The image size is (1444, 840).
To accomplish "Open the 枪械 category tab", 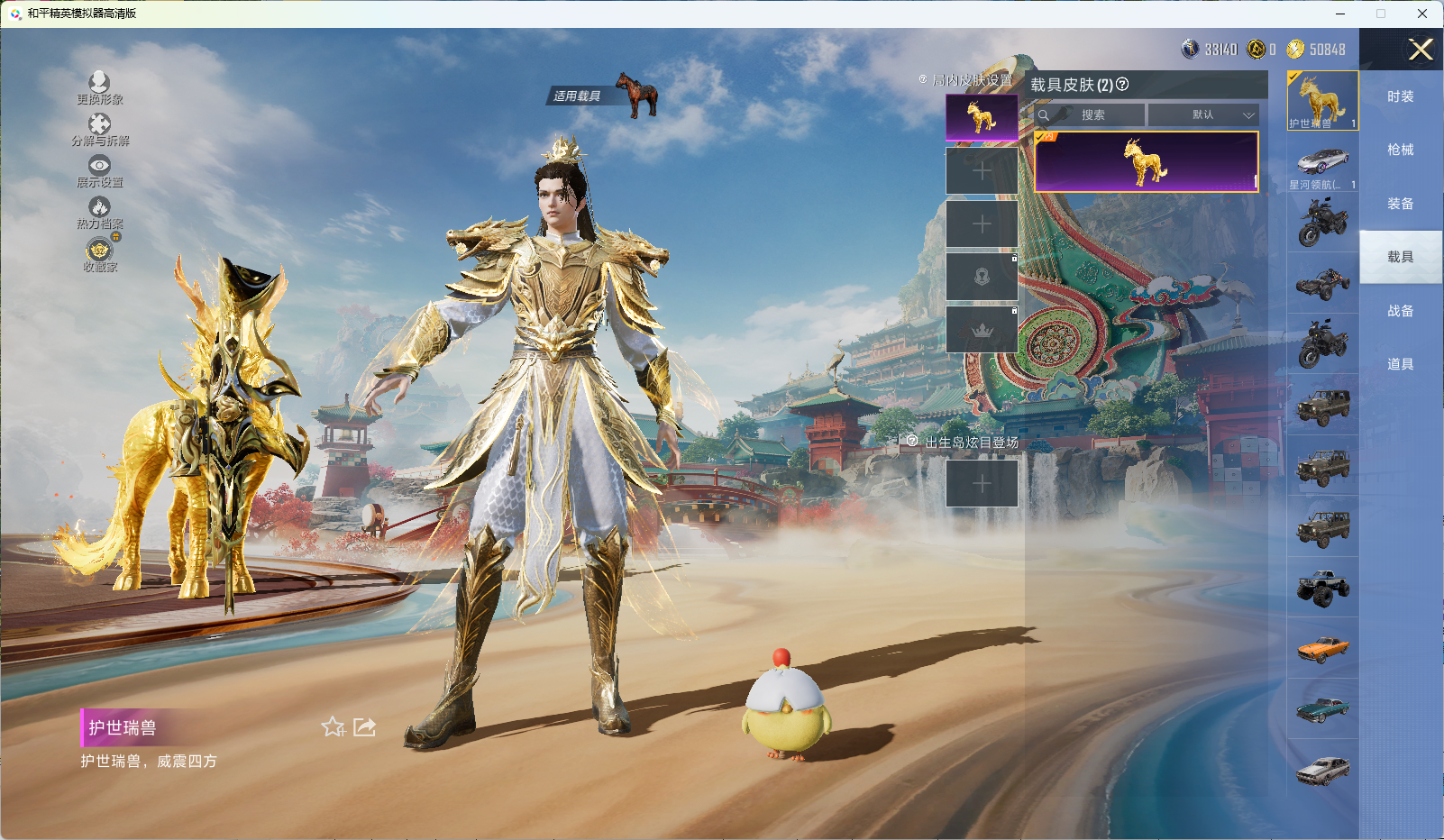I will (x=1400, y=150).
